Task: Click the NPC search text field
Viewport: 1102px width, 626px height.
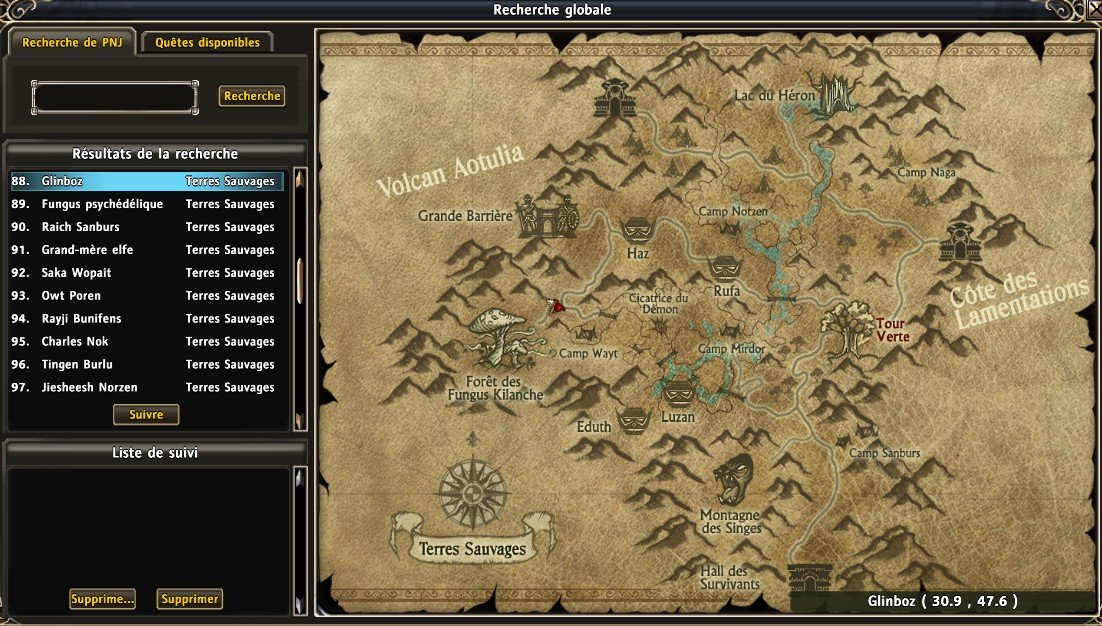Action: (x=115, y=97)
